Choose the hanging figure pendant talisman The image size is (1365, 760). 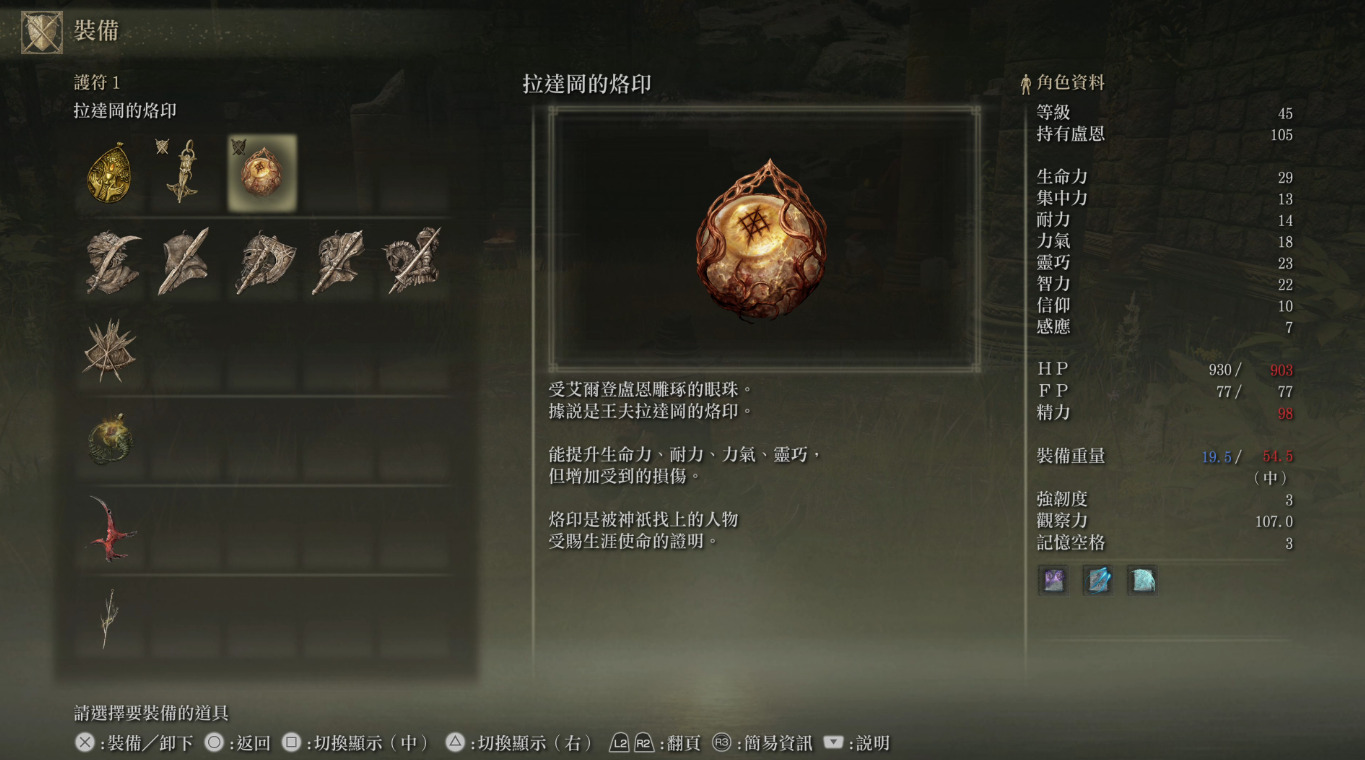click(184, 172)
